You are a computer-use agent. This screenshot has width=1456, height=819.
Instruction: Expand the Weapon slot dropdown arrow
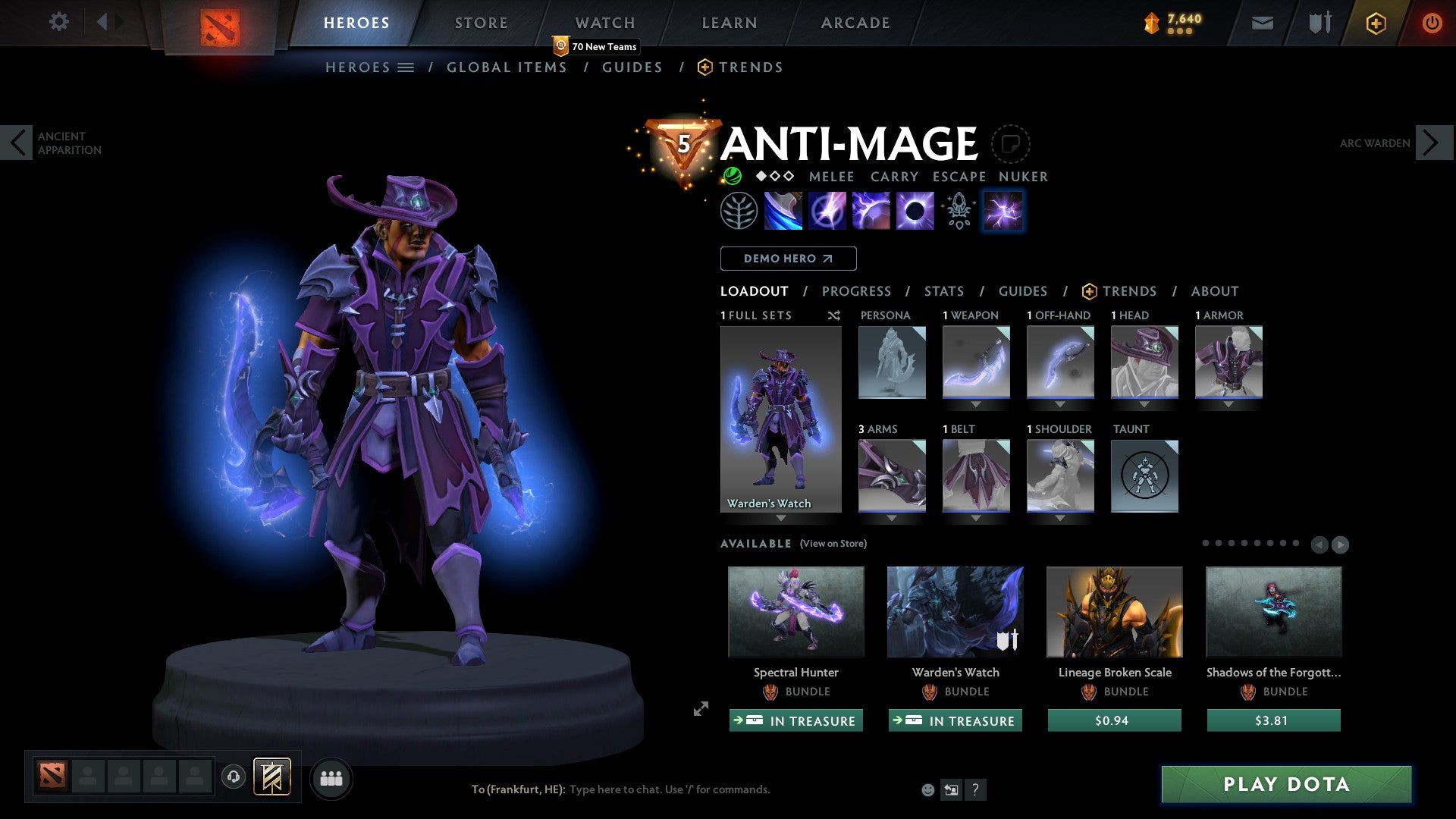pyautogui.click(x=977, y=405)
